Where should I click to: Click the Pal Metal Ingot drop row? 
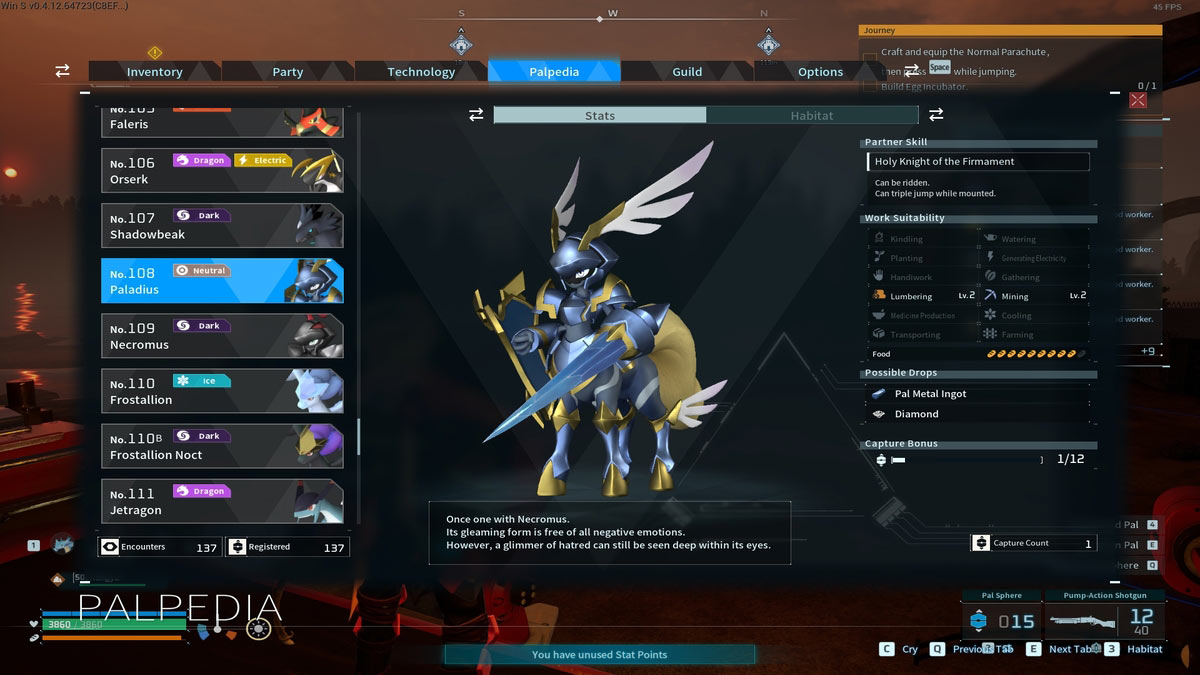(x=976, y=394)
